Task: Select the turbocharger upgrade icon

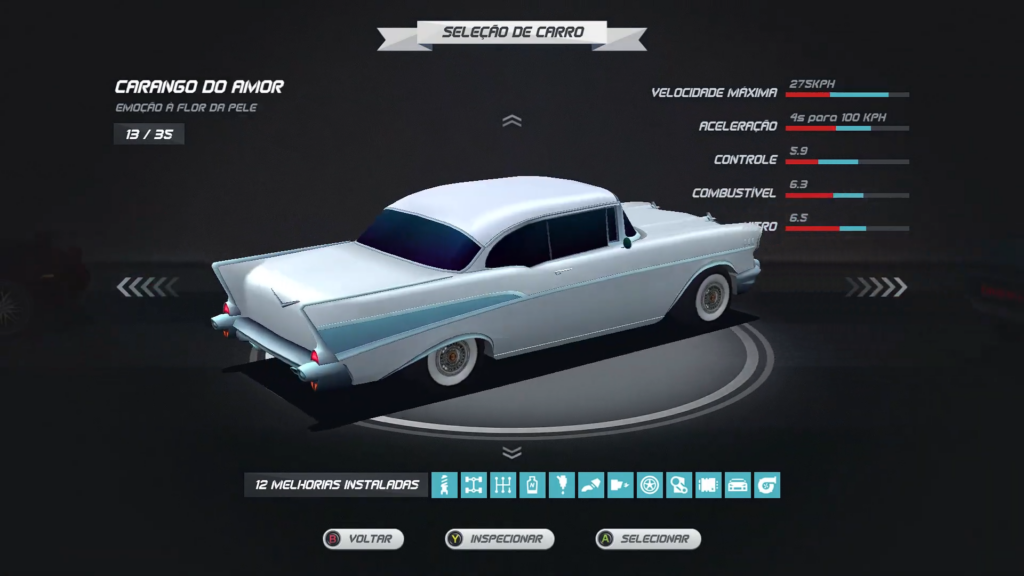Action: point(767,486)
